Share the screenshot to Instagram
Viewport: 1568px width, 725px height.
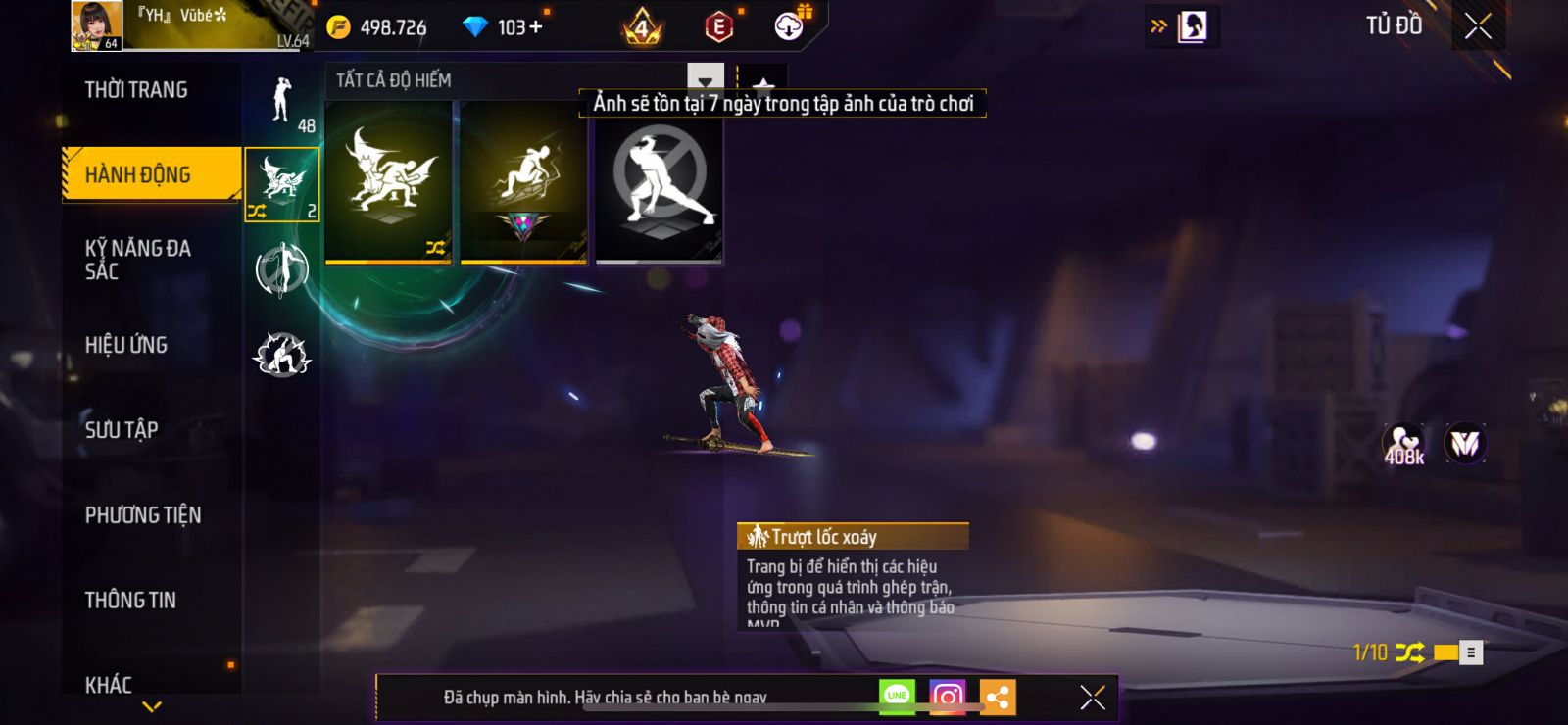(x=947, y=697)
